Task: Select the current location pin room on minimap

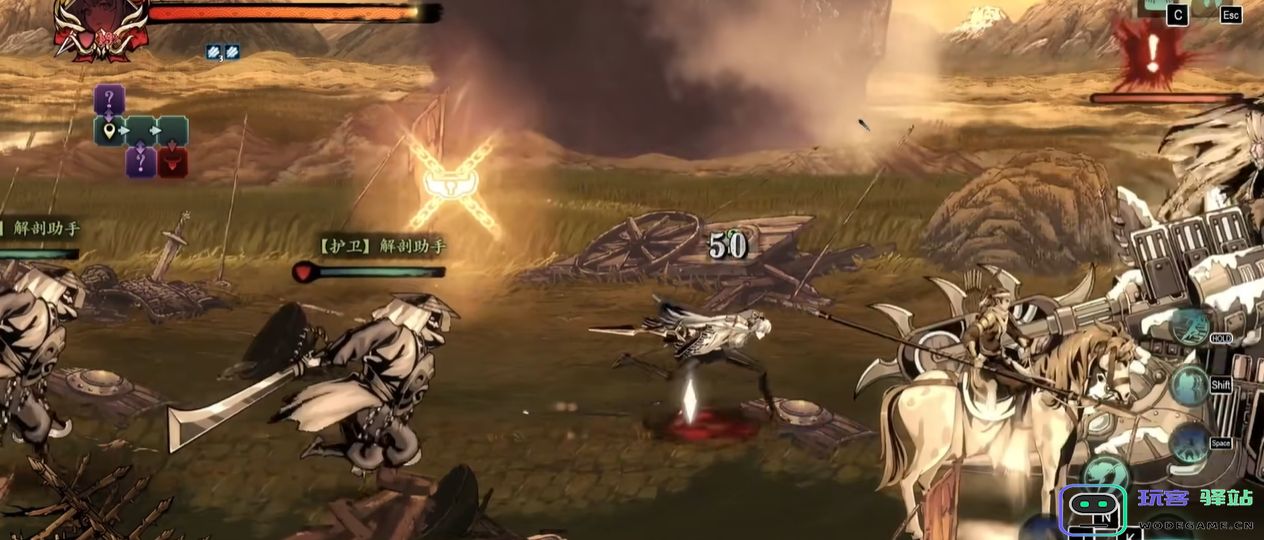Action: 109,130
